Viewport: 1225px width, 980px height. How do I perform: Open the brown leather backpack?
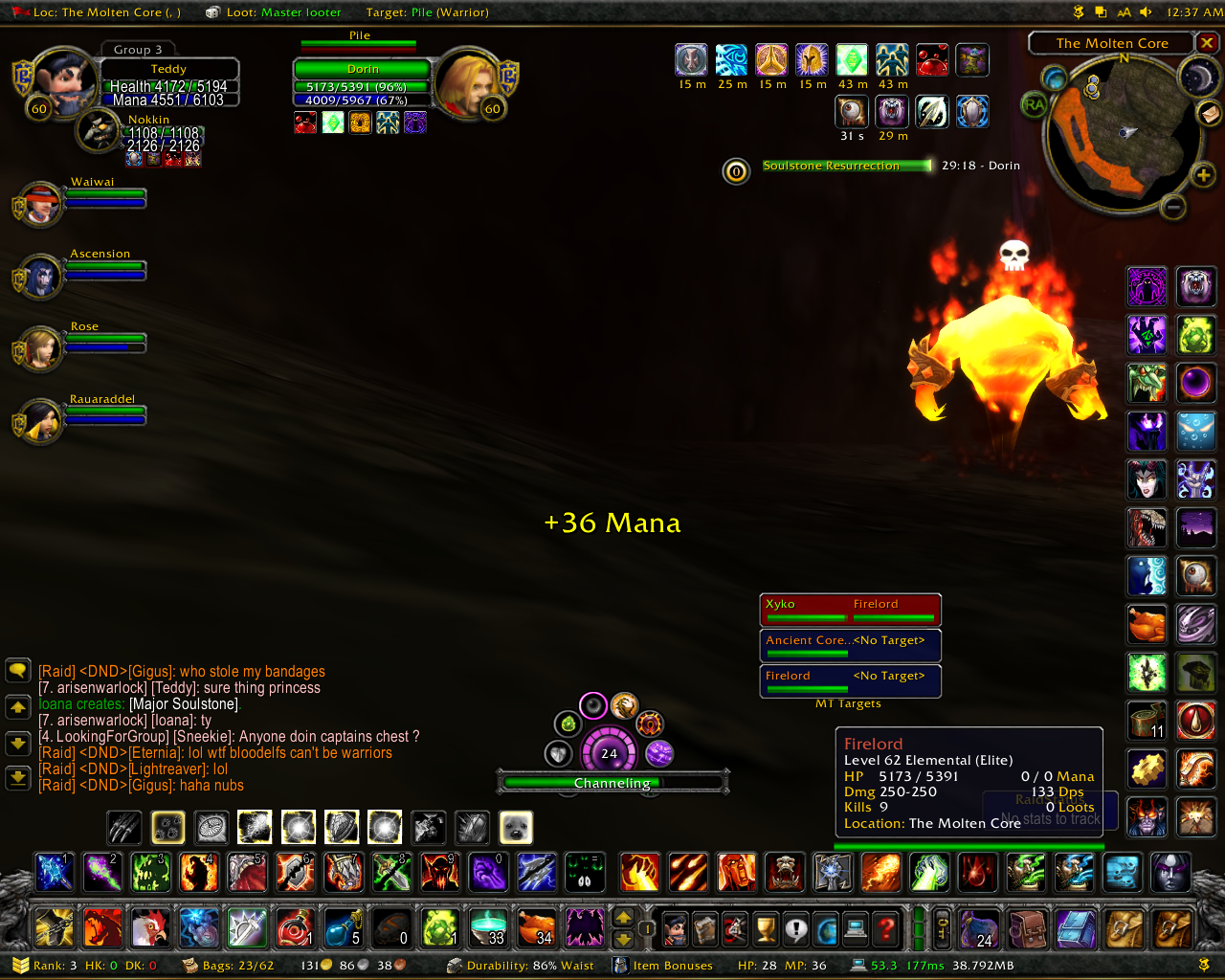[x=1026, y=928]
